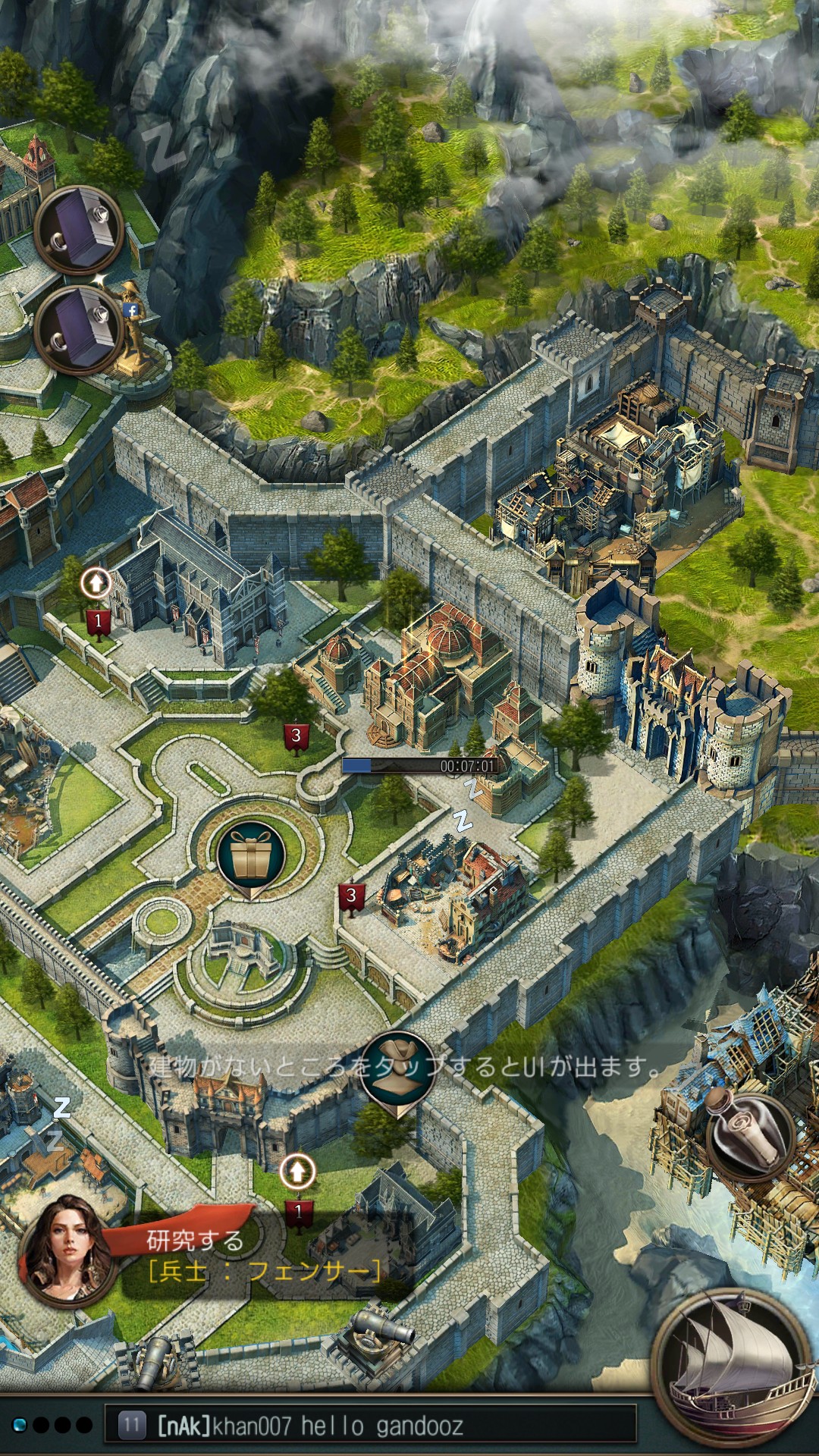
Task: Tap the pirate hat bubble icon
Action: pos(397,1071)
